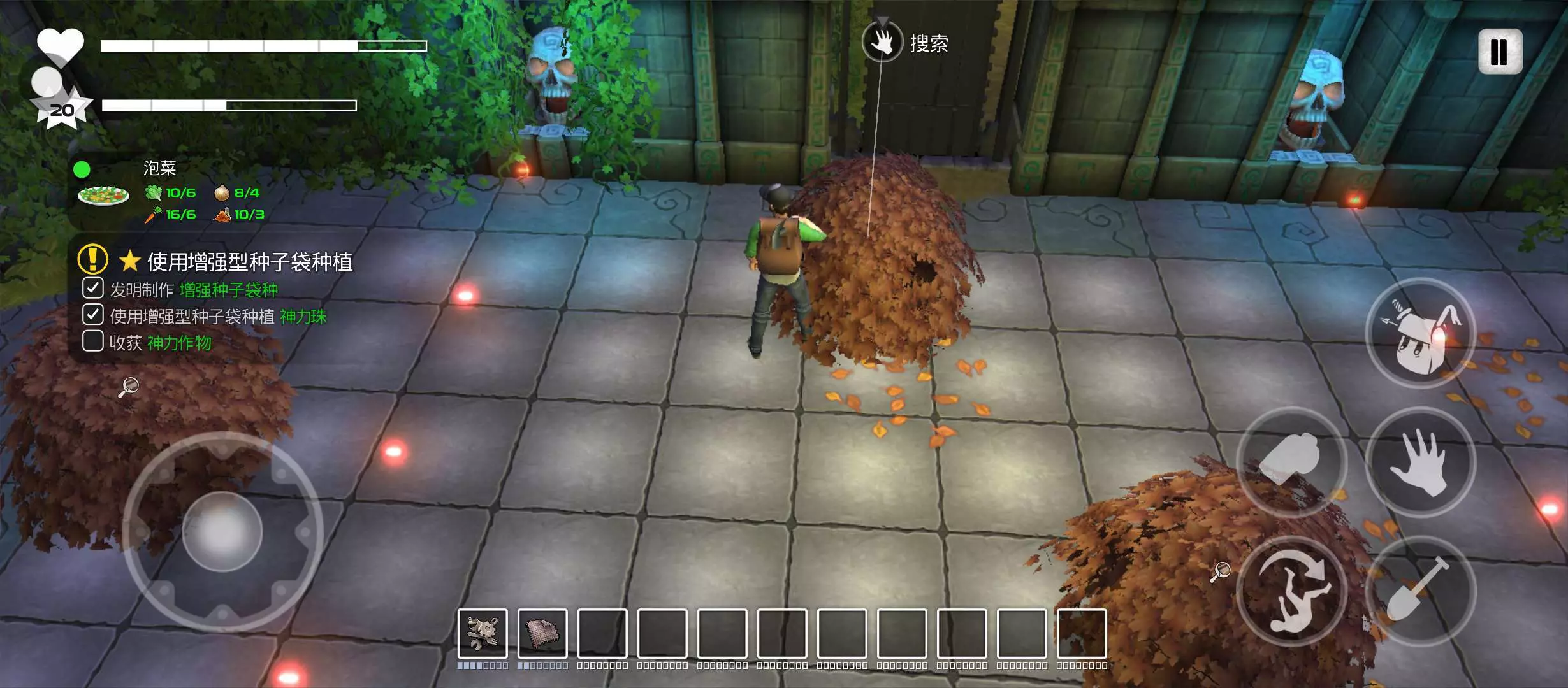Open the 使用增强型种子袋种植 quest tracker

coord(249,262)
